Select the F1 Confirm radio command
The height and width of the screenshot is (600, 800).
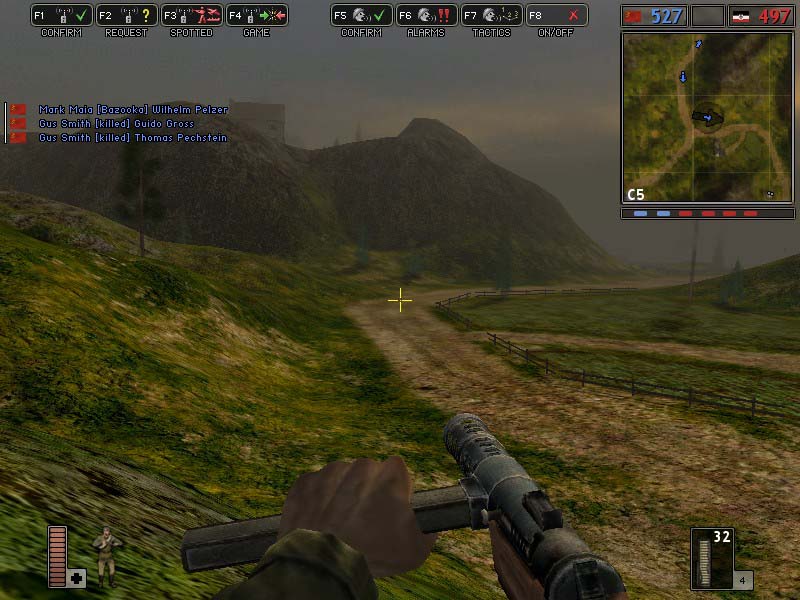pyautogui.click(x=61, y=16)
